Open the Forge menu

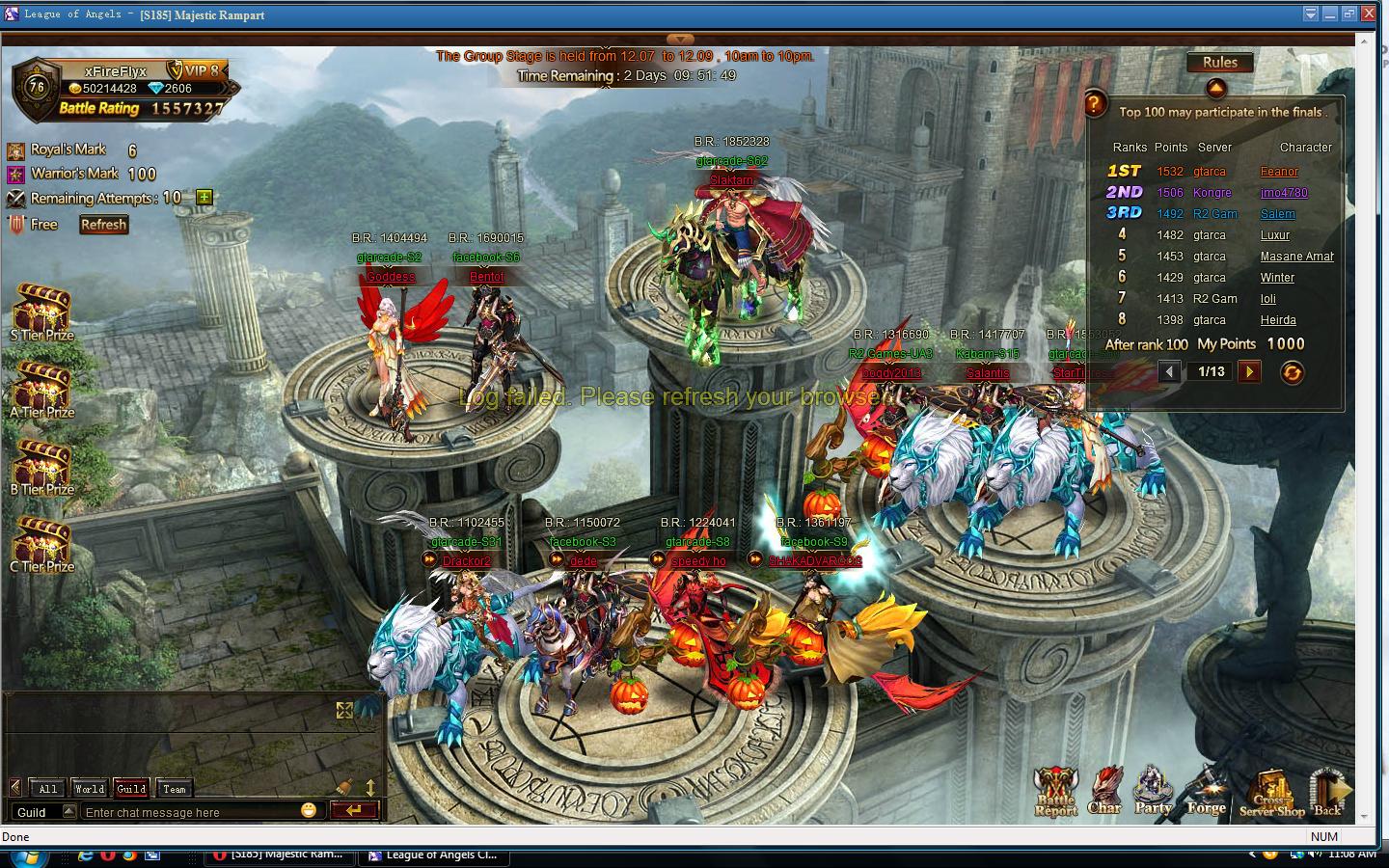click(x=1206, y=793)
